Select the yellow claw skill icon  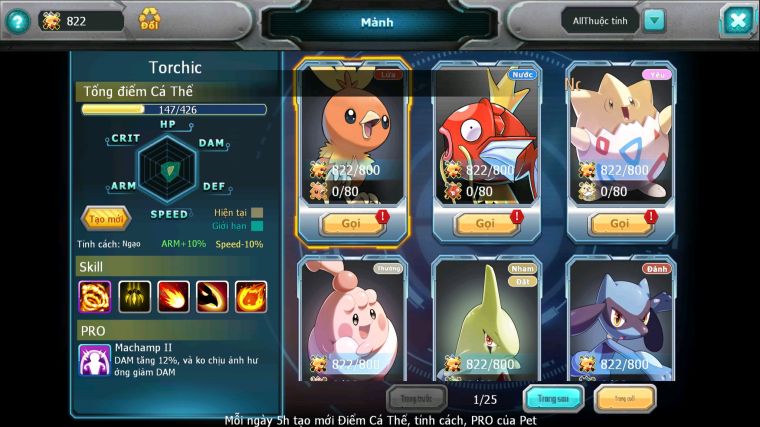coord(134,296)
